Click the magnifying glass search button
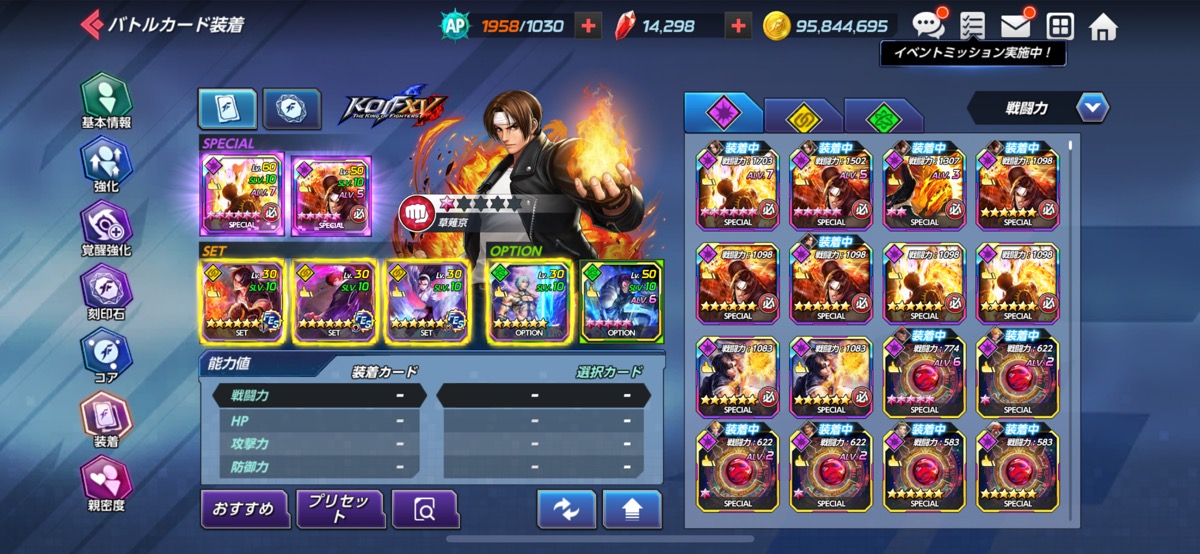The height and width of the screenshot is (554, 1200). coord(425,510)
